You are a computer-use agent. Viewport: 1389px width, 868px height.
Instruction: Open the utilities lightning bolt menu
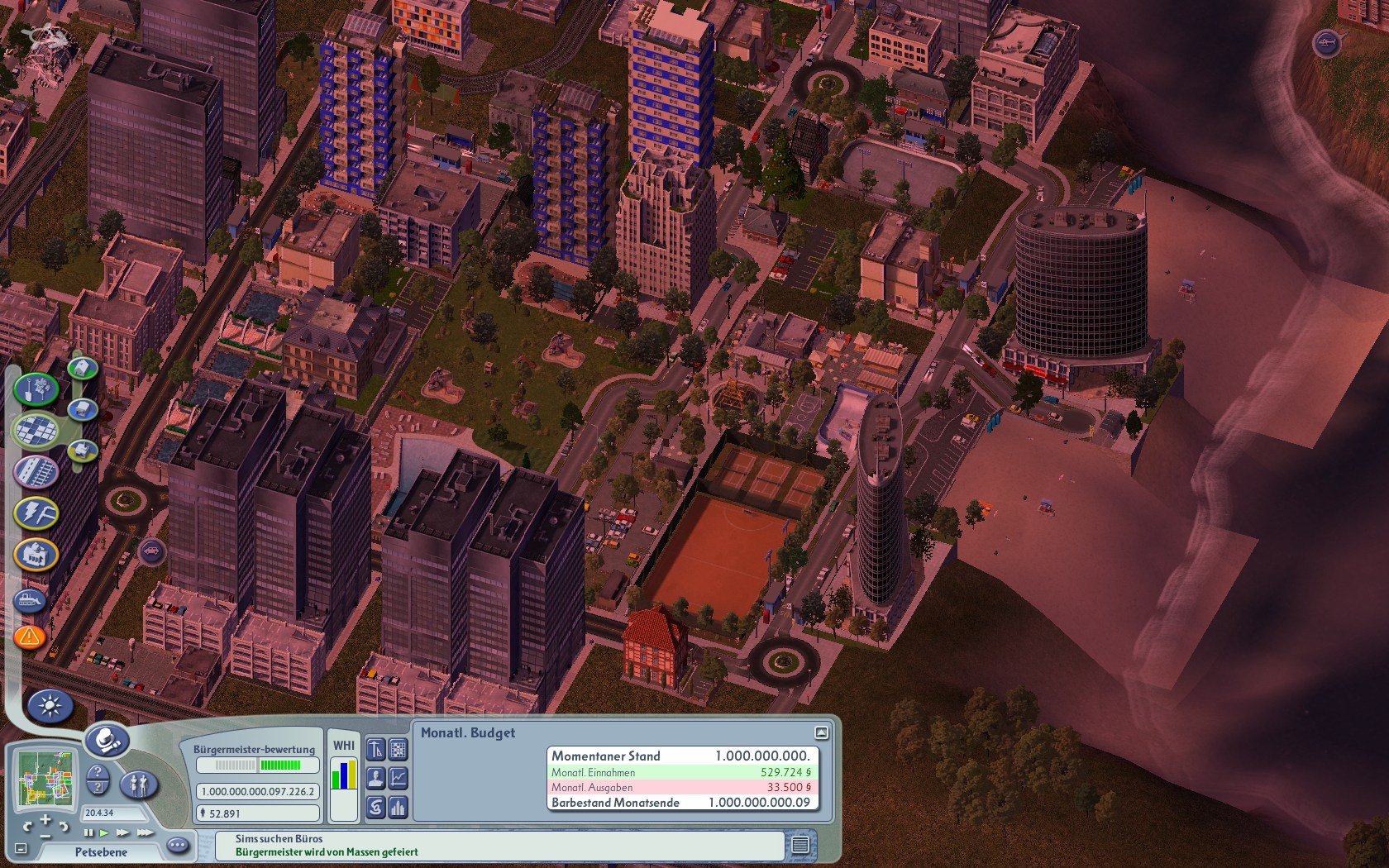click(x=36, y=513)
